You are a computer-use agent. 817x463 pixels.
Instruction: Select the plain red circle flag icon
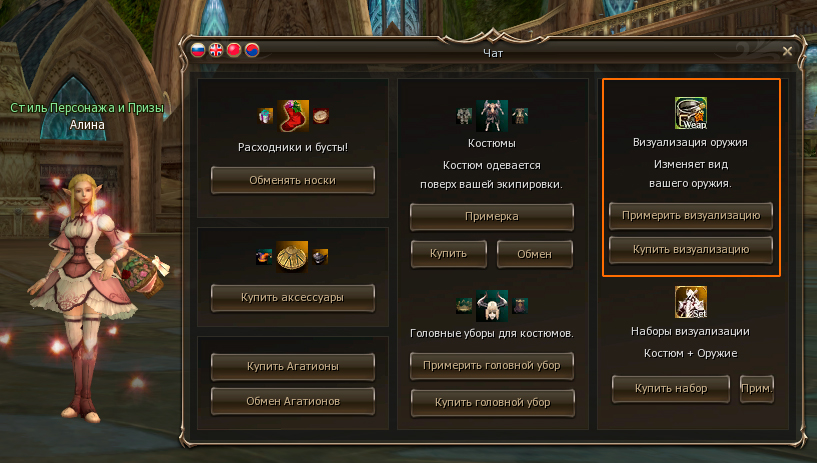coord(234,50)
